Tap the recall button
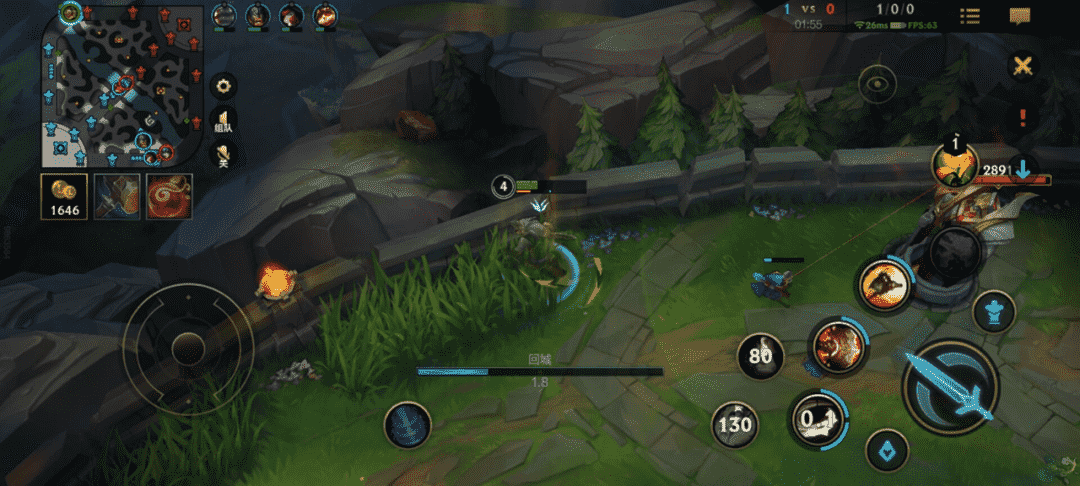Viewport: 1080px width, 486px height. point(407,426)
